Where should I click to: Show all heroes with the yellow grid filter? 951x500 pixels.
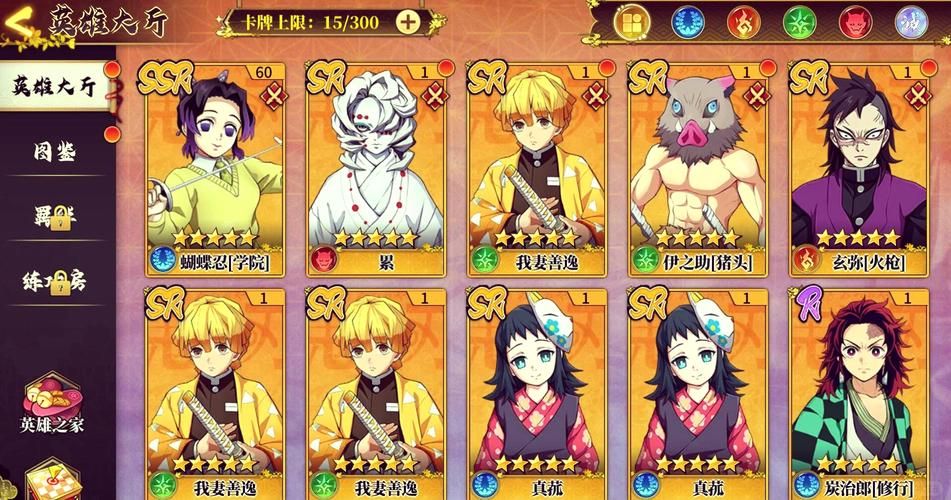[x=632, y=22]
